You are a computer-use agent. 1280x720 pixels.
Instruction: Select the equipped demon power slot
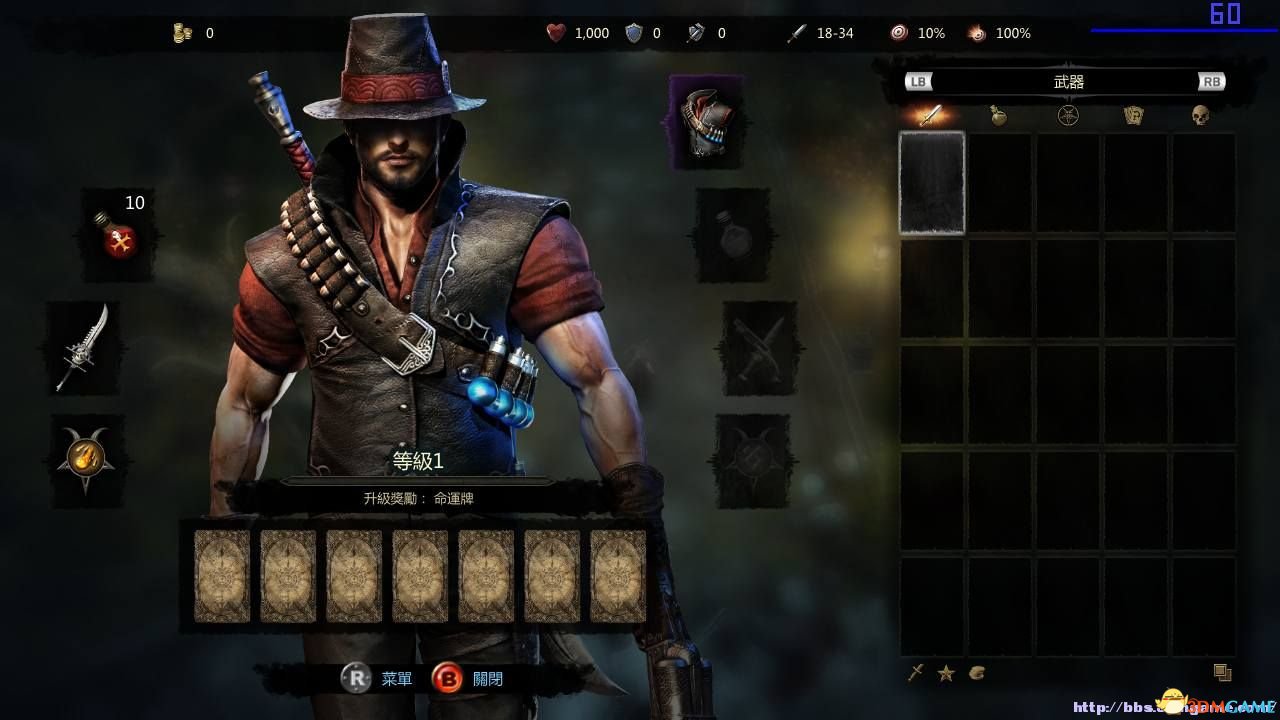click(84, 458)
